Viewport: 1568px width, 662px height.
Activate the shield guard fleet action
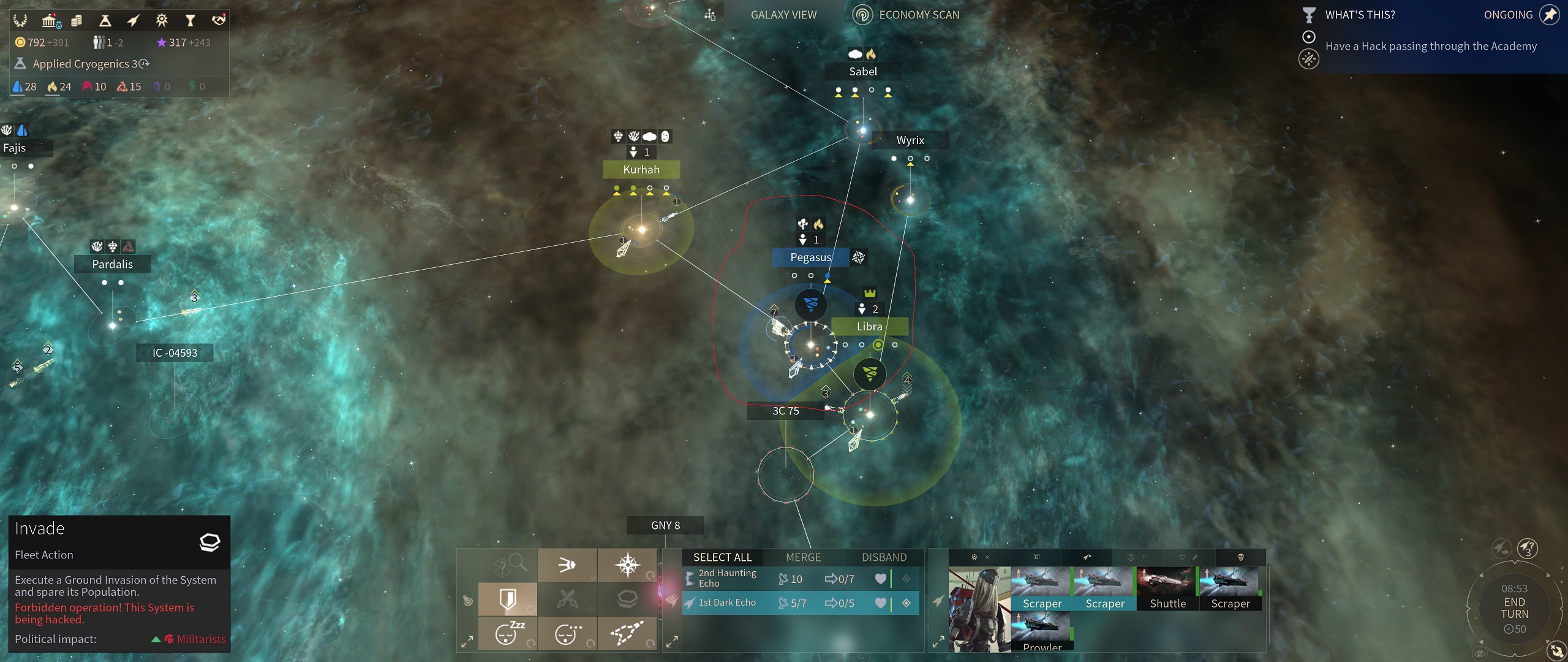tap(508, 599)
